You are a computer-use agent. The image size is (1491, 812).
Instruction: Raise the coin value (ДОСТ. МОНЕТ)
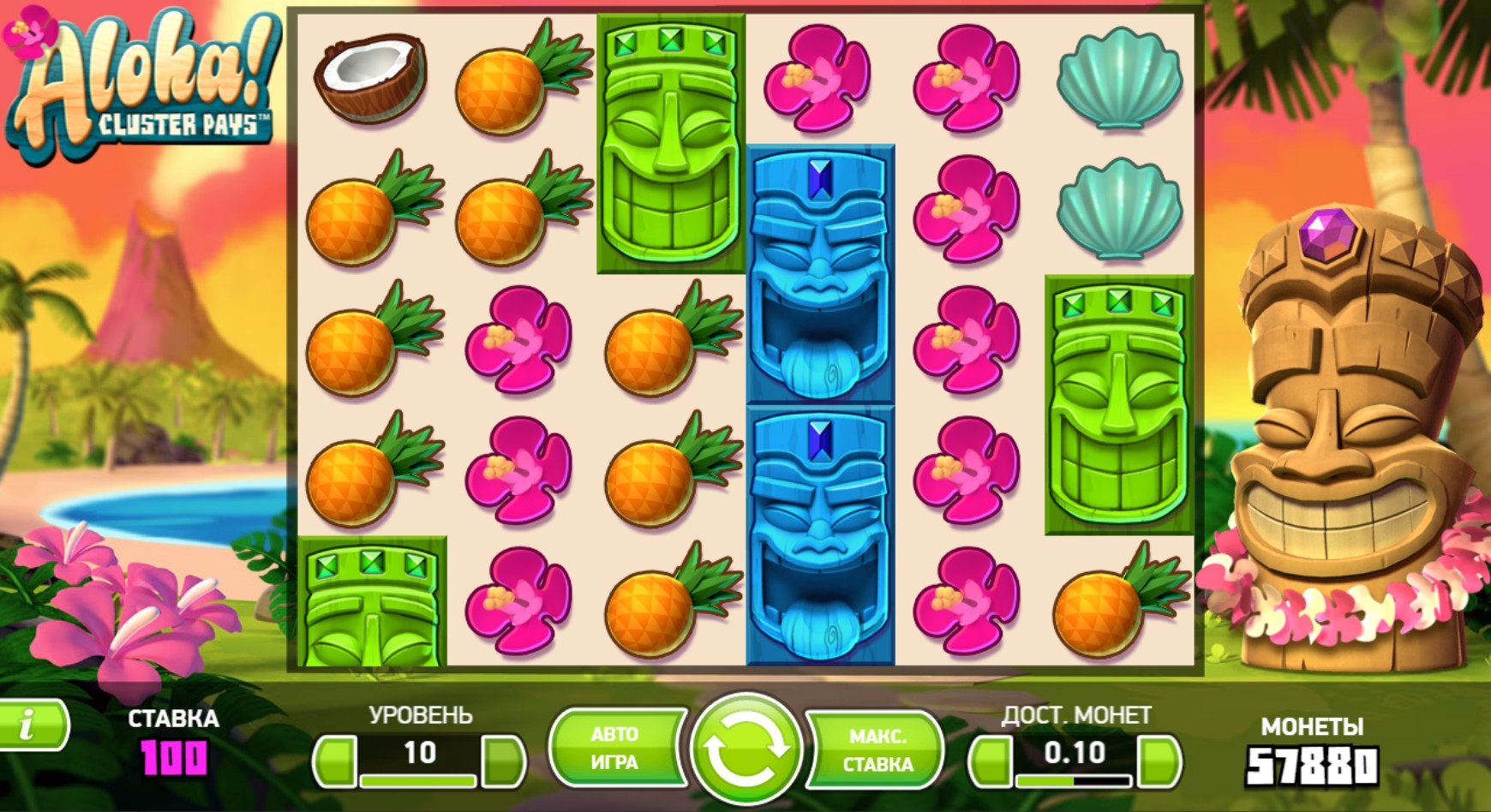1159,760
